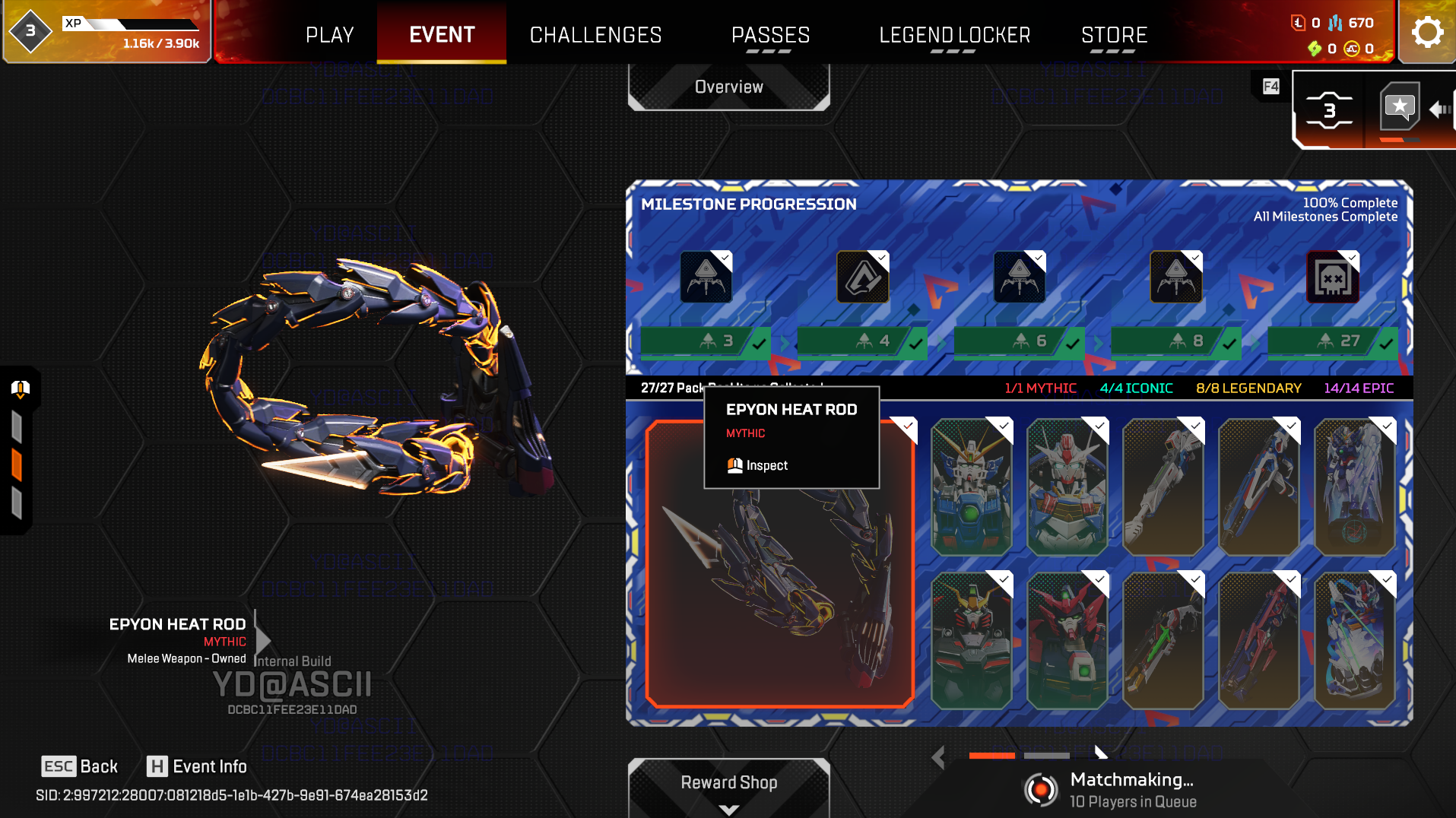
Task: Go to the previous reward page arrow
Action: 938,756
